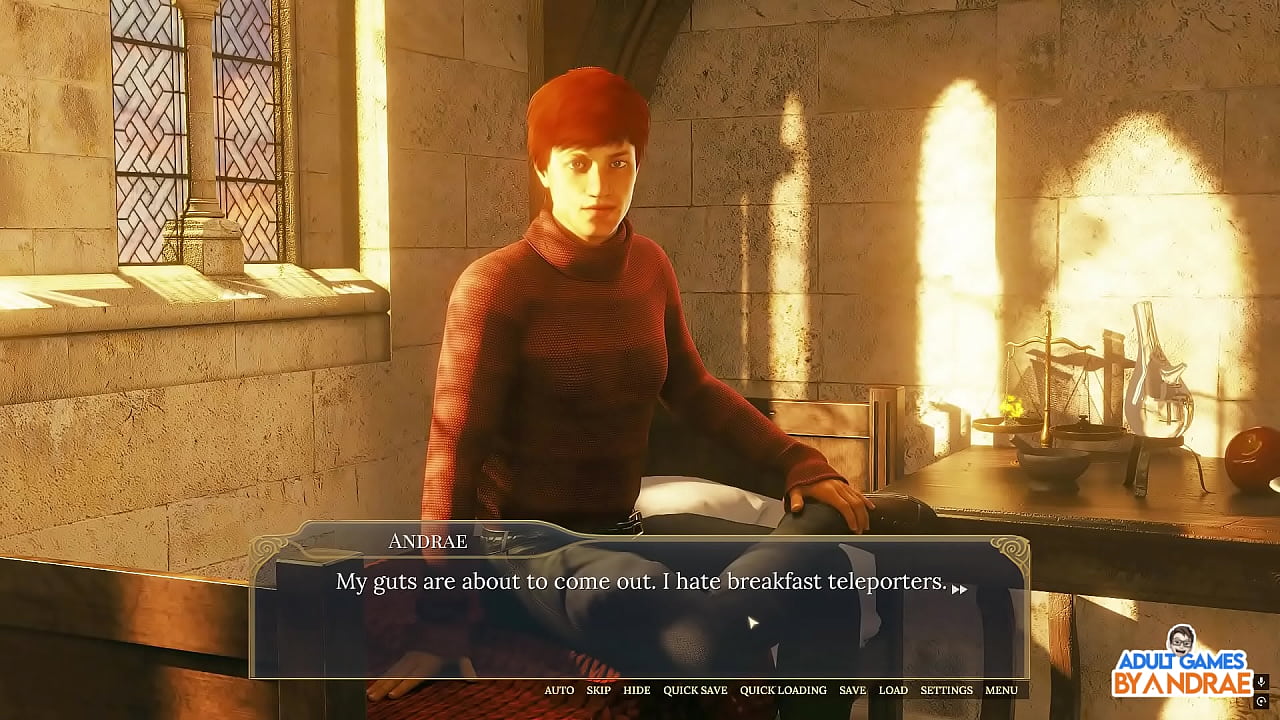
Task: Hide the dialogue box
Action: (x=636, y=690)
